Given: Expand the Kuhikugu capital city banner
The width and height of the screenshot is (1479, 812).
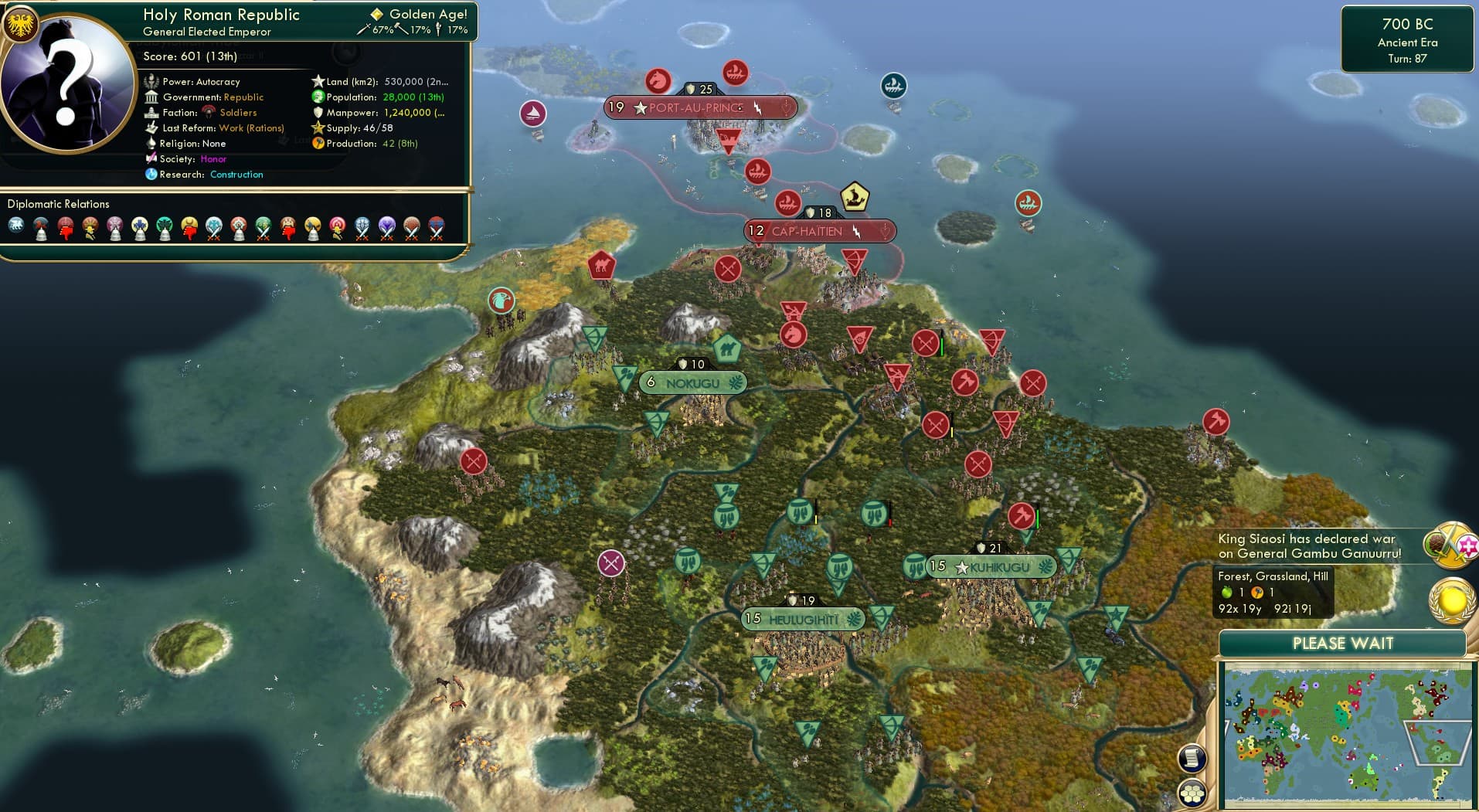Looking at the screenshot, I should coord(993,566).
